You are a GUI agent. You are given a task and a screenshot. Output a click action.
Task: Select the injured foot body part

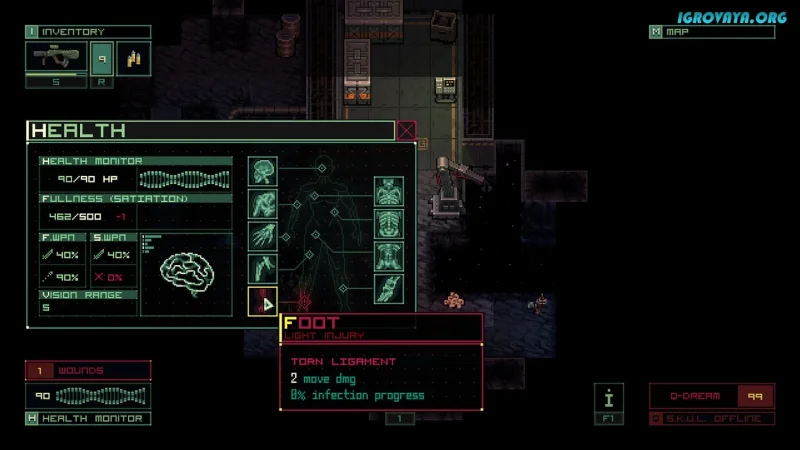[263, 301]
